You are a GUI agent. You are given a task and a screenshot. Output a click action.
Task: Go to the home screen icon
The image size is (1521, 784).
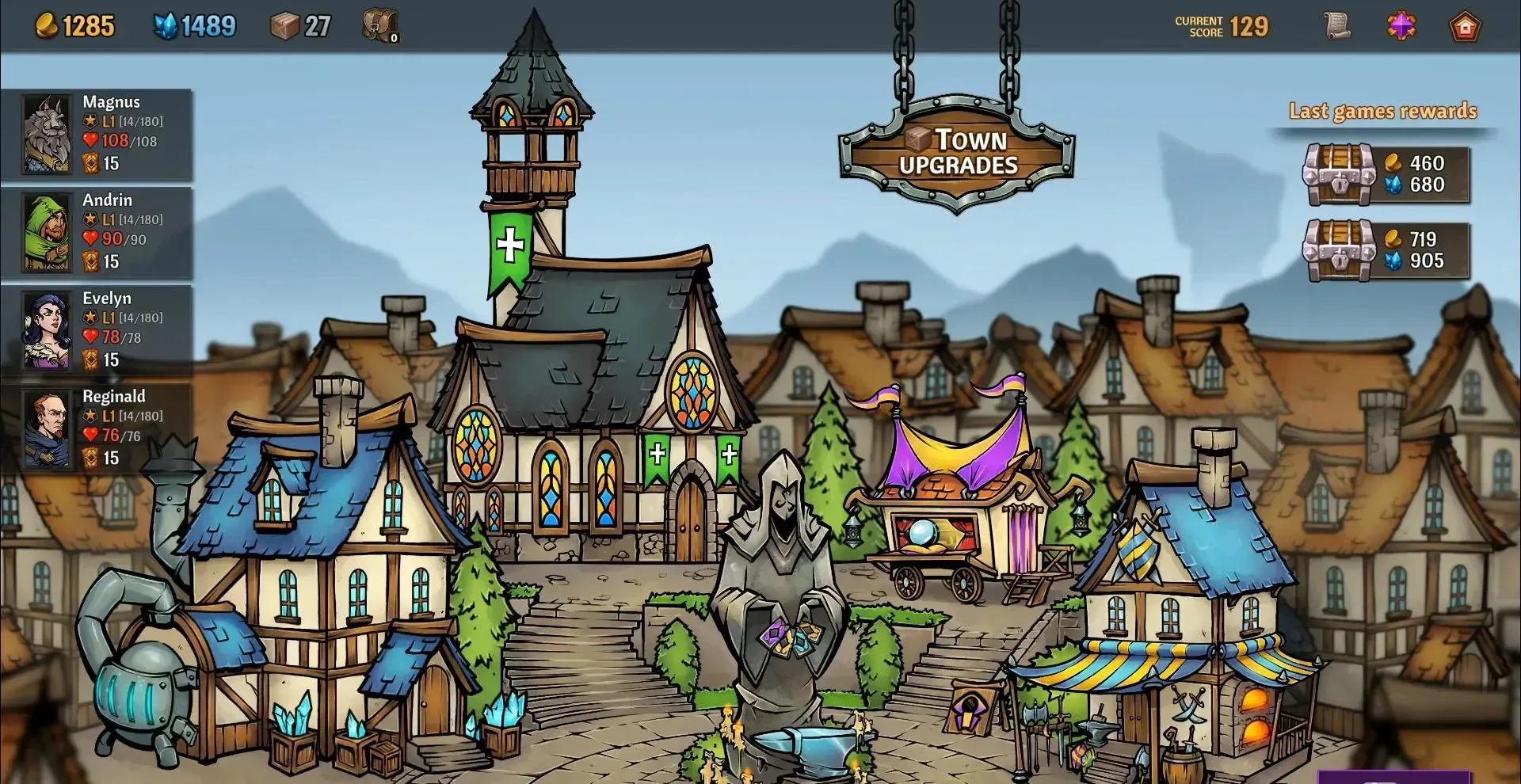tap(1464, 27)
